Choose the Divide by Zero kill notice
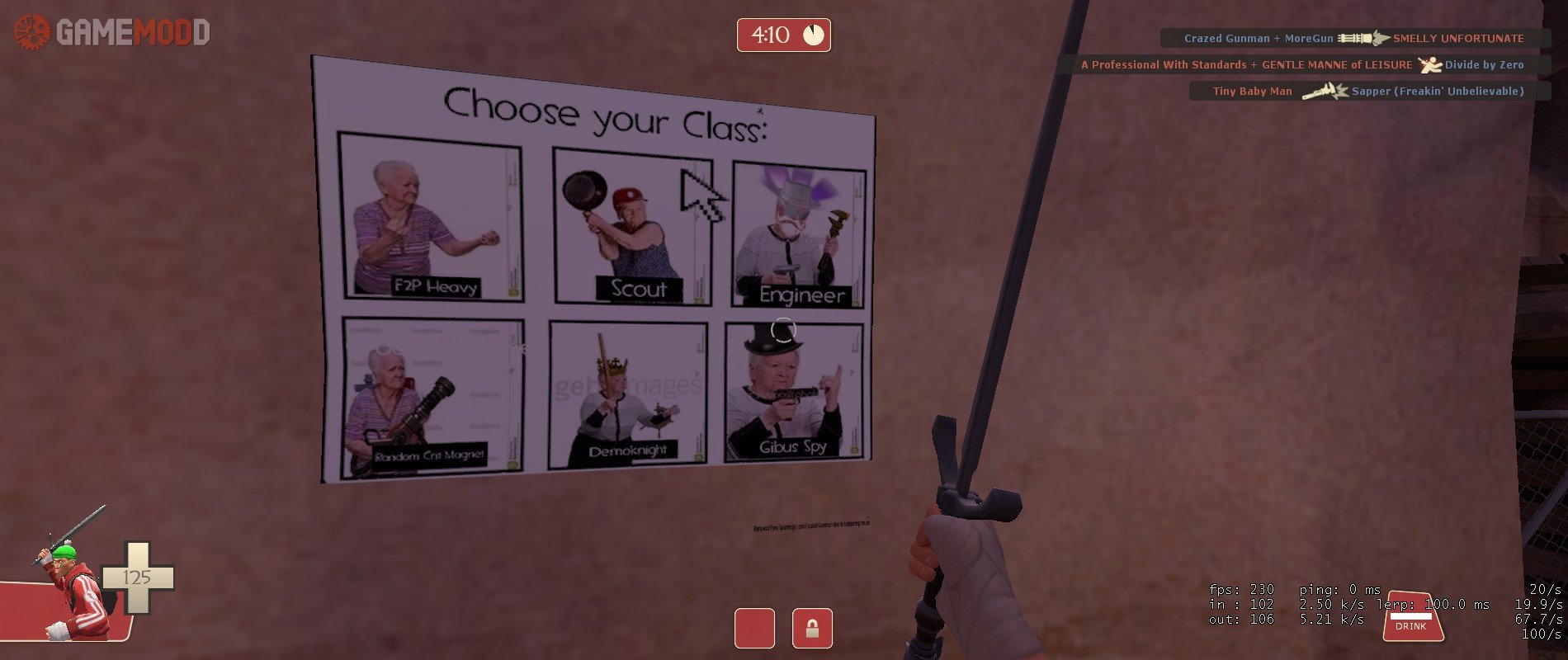 (1303, 64)
